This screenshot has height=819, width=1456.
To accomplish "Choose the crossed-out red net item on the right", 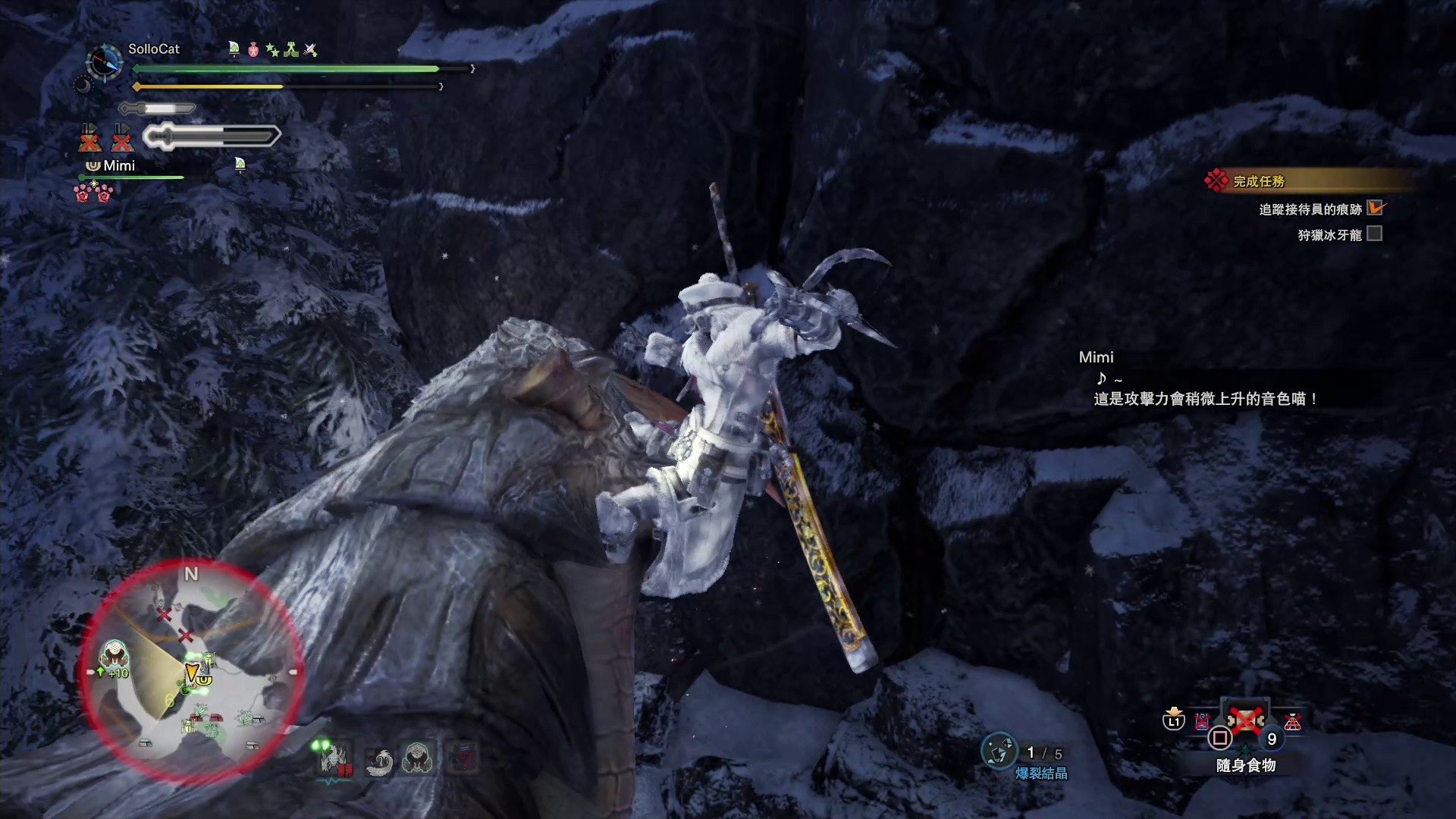I will [1292, 721].
